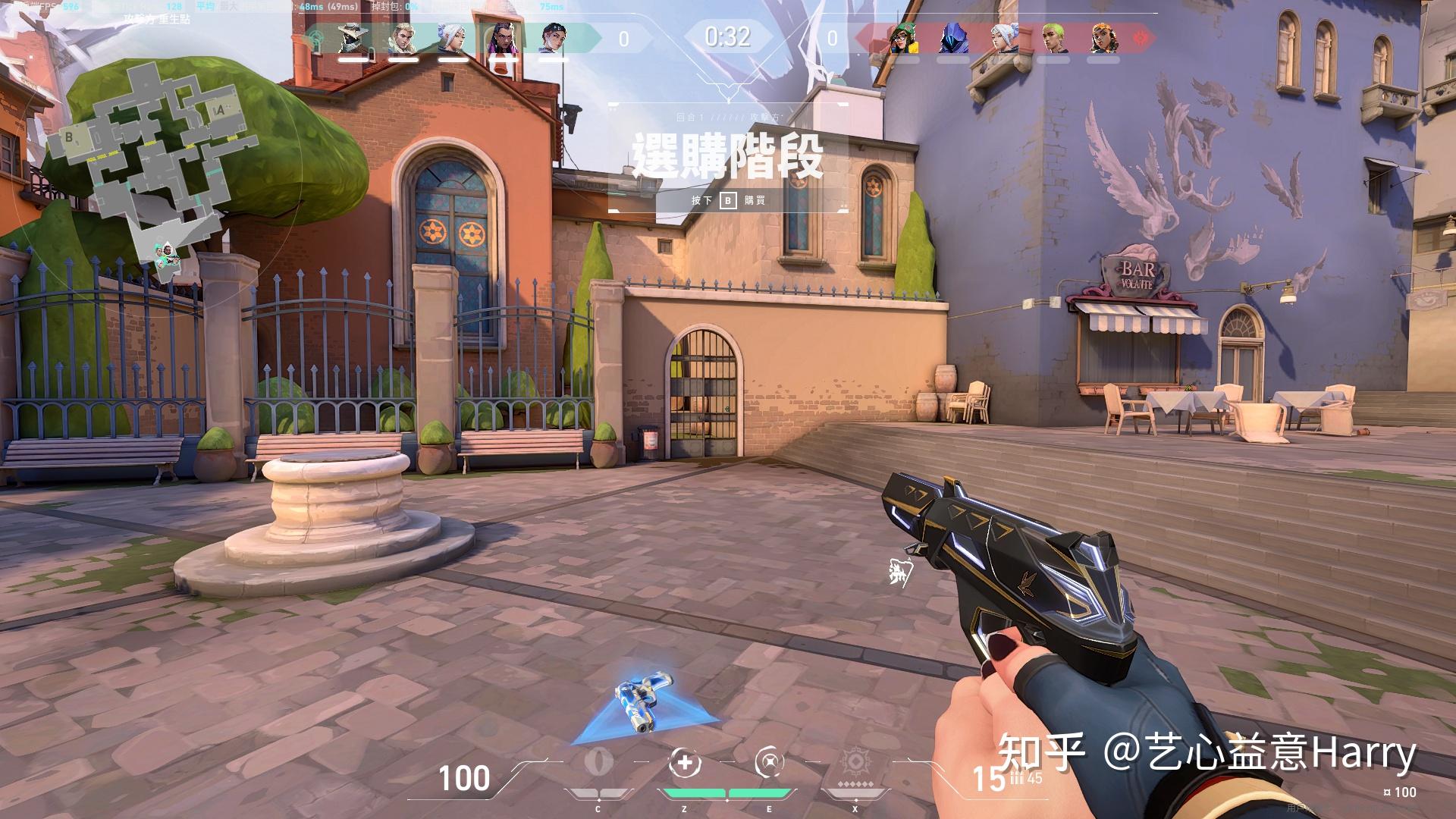Activate the Devour heal ability icon

click(x=684, y=762)
